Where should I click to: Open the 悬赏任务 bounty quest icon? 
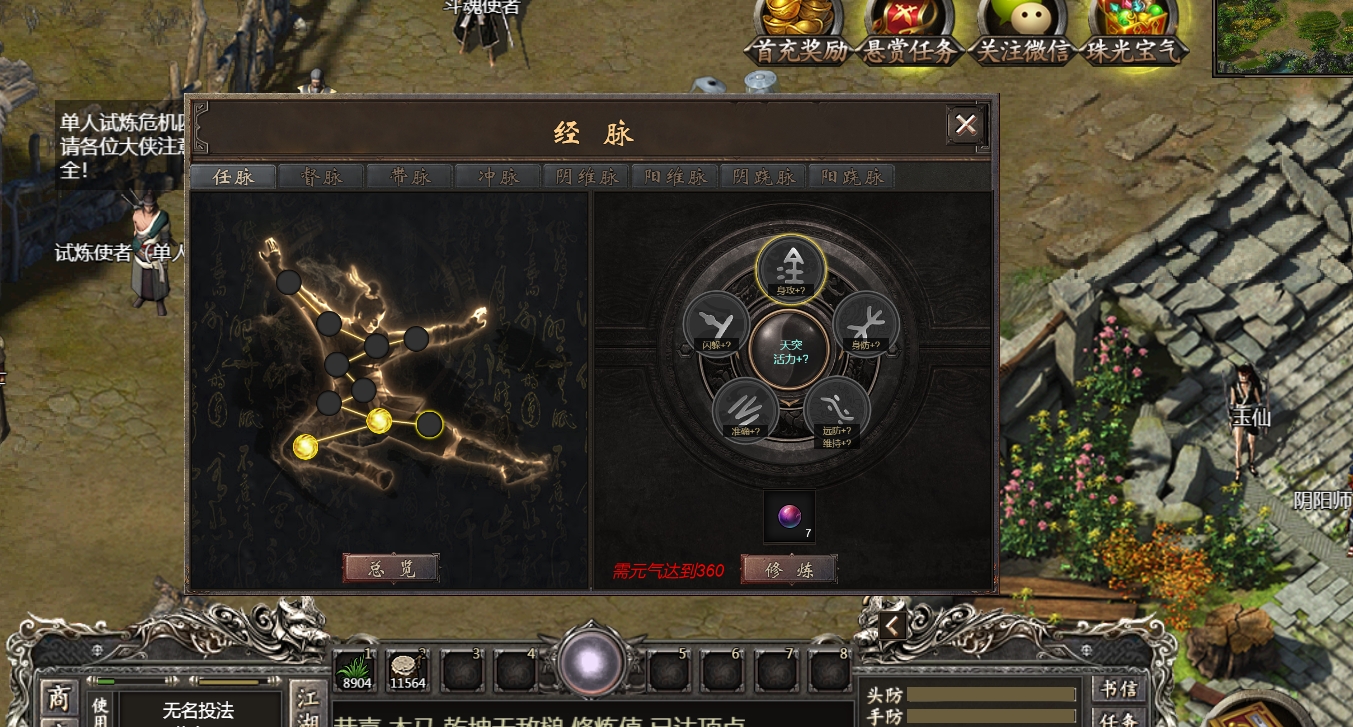coord(910,30)
